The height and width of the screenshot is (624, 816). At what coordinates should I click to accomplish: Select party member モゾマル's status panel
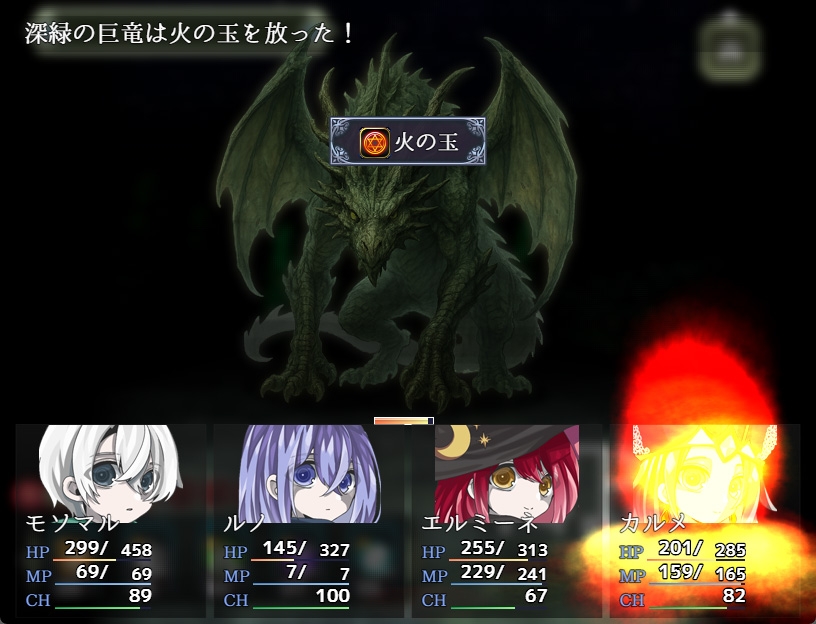click(110, 520)
